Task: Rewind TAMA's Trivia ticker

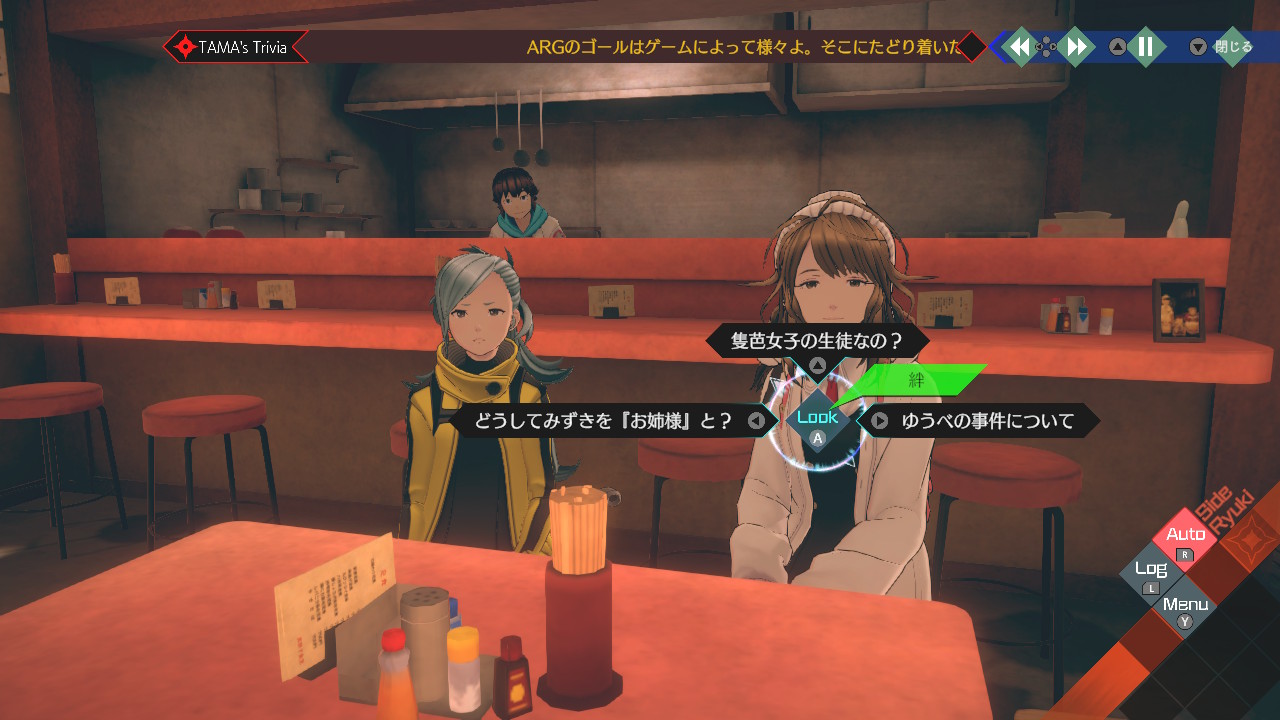Action: (x=1020, y=47)
